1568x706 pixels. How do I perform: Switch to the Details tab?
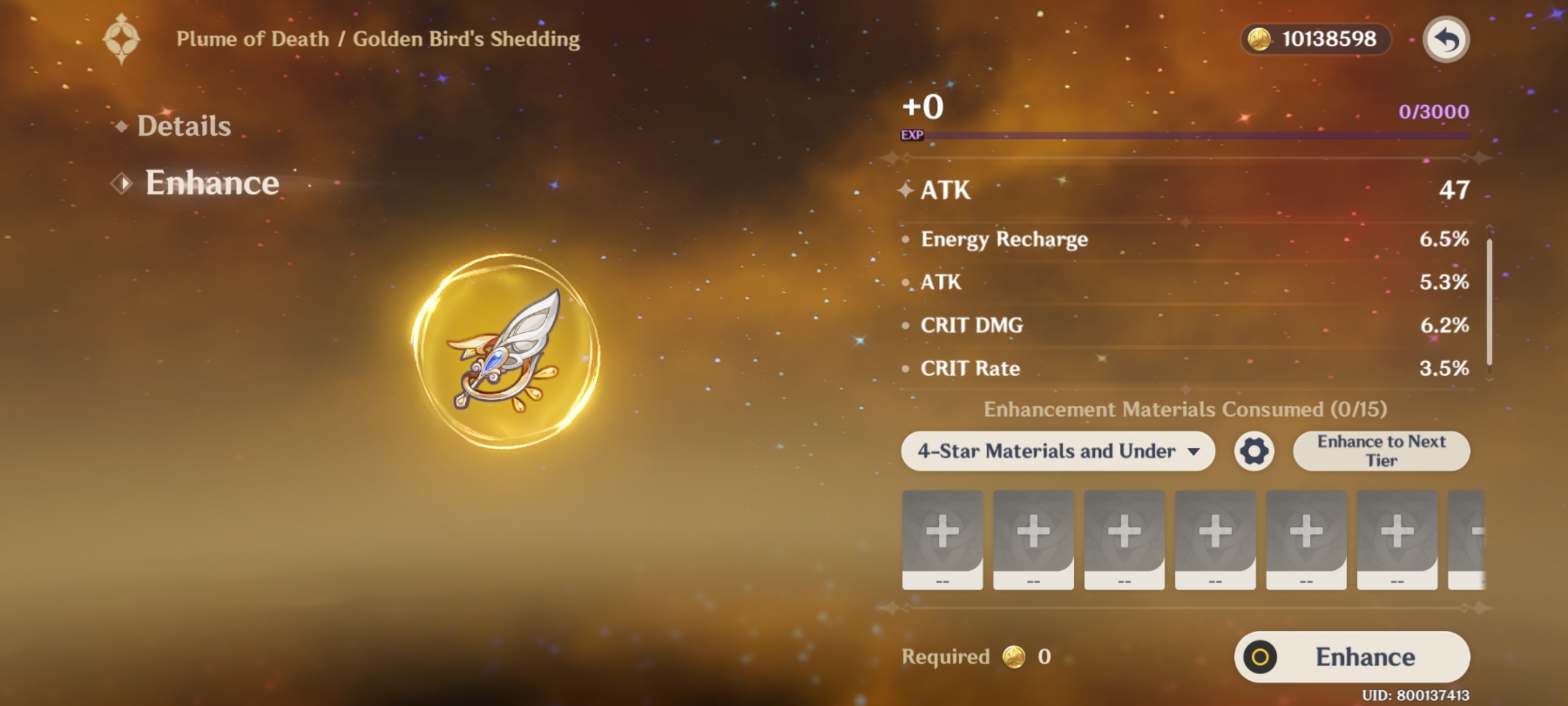tap(183, 126)
